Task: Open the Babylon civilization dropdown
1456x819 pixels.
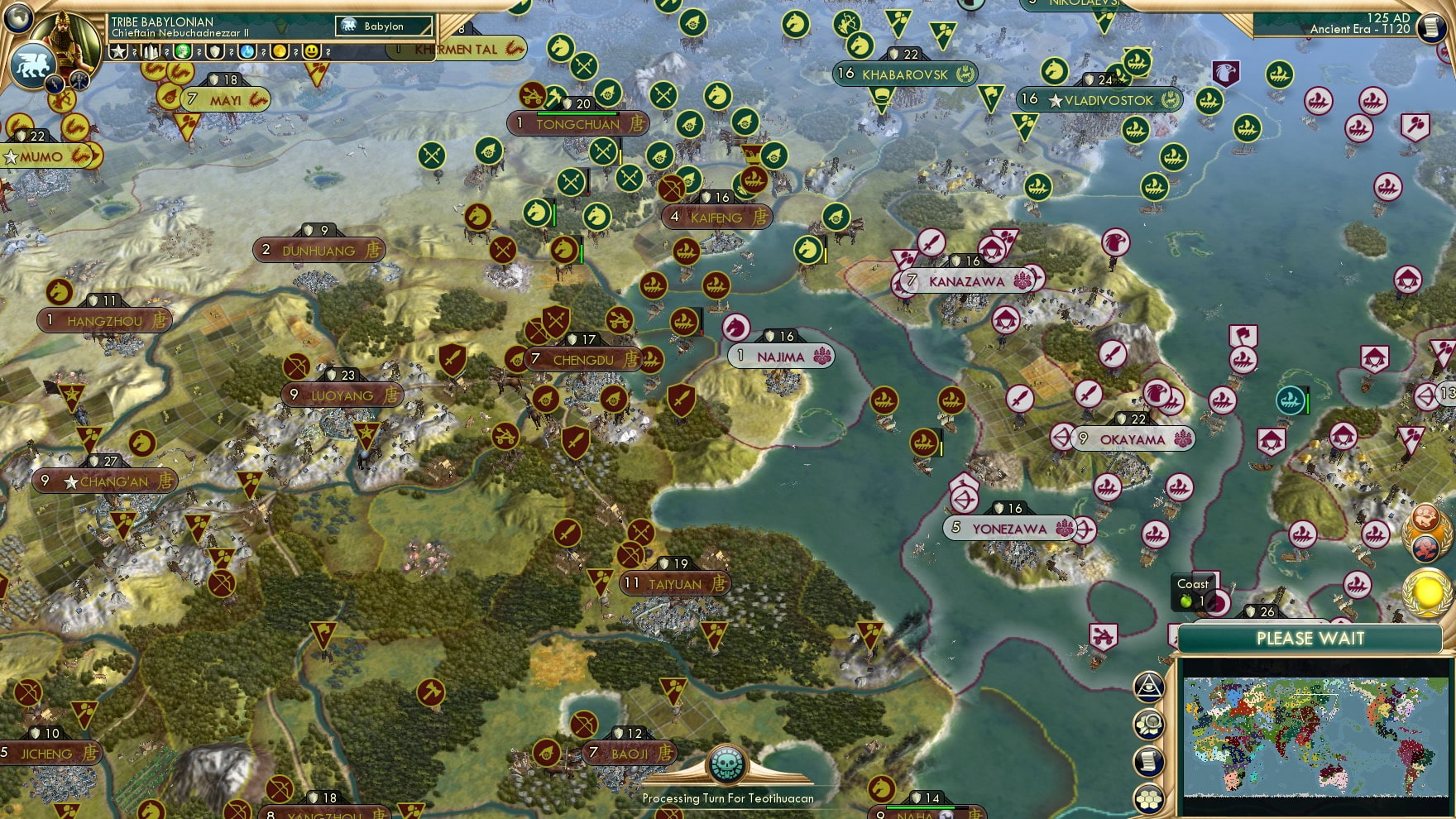Action: click(x=385, y=26)
